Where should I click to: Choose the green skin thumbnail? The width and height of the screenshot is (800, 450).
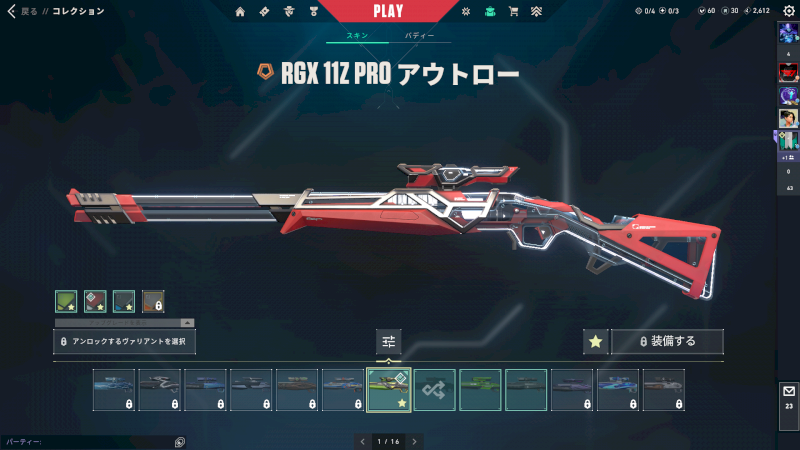point(481,390)
